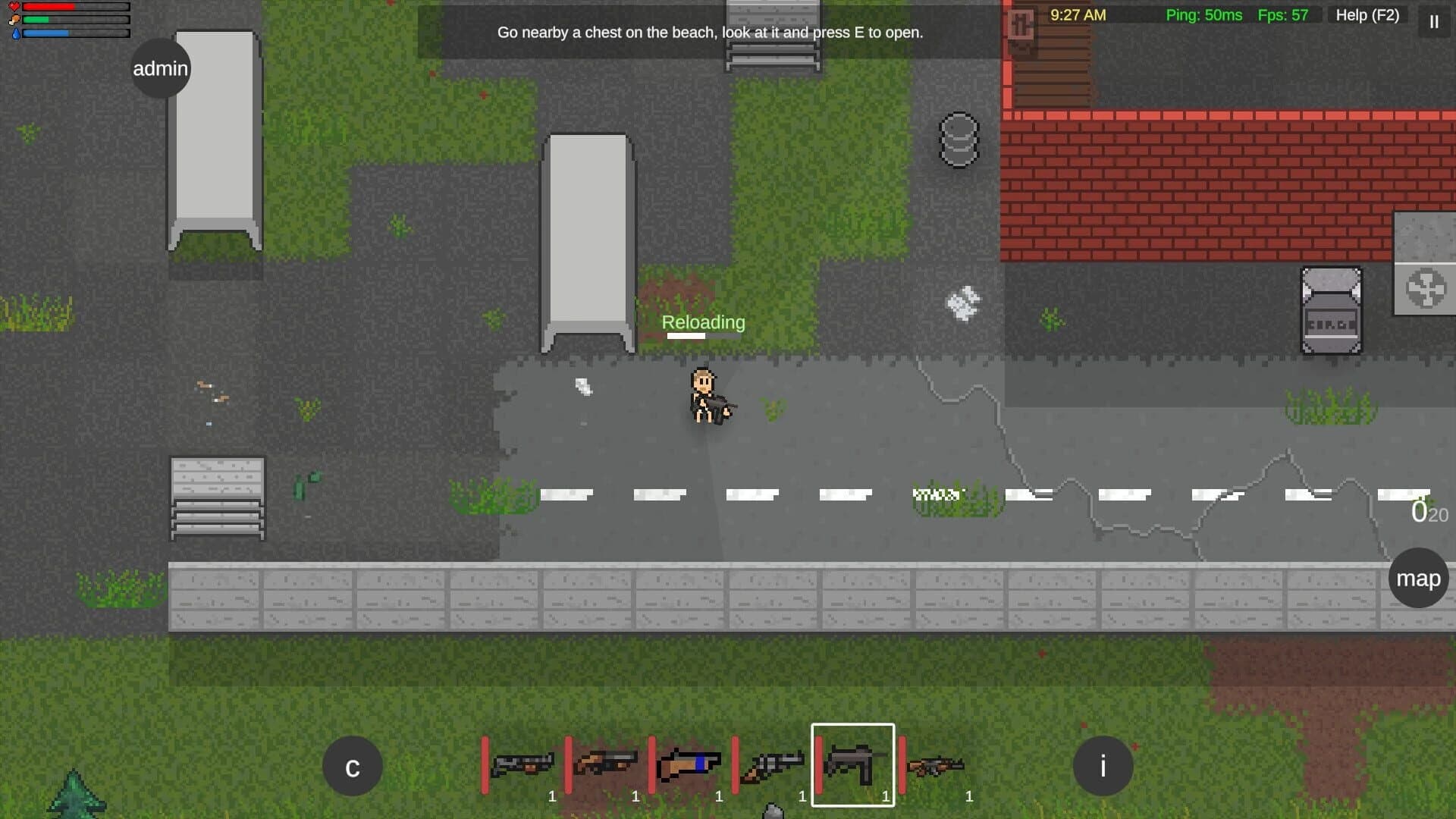The height and width of the screenshot is (819, 1456).
Task: Open Help with the Help (F2) button
Action: [1367, 15]
